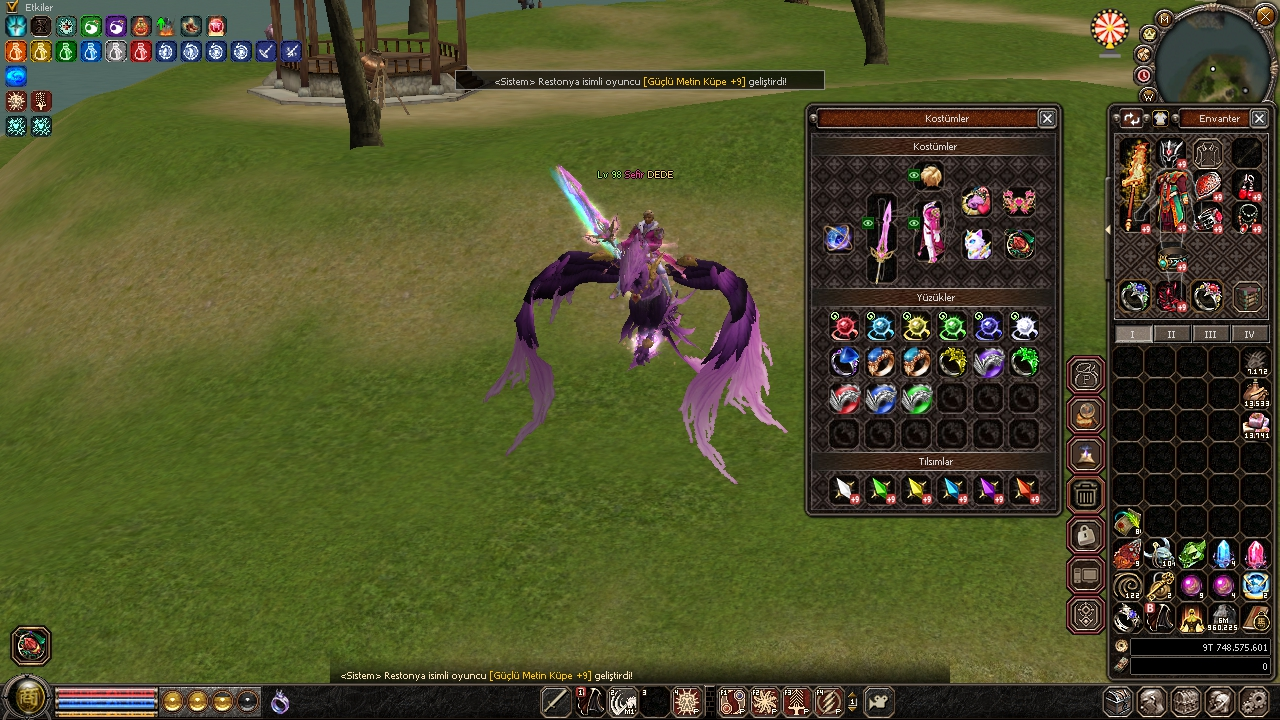The height and width of the screenshot is (720, 1280).
Task: Toggle visibility eye on costume weapon
Action: click(868, 223)
